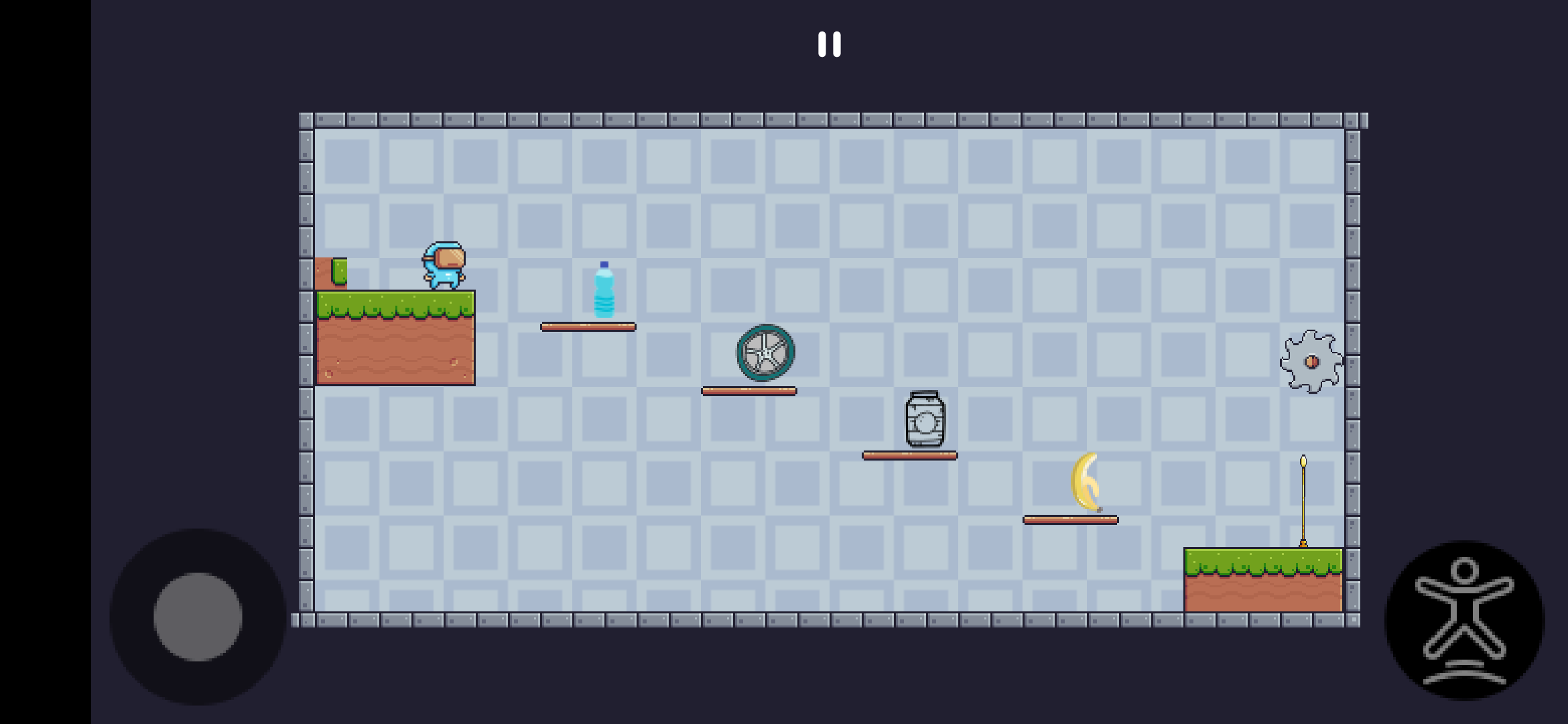Select the platform under the can
1568x724 pixels.
point(910,455)
